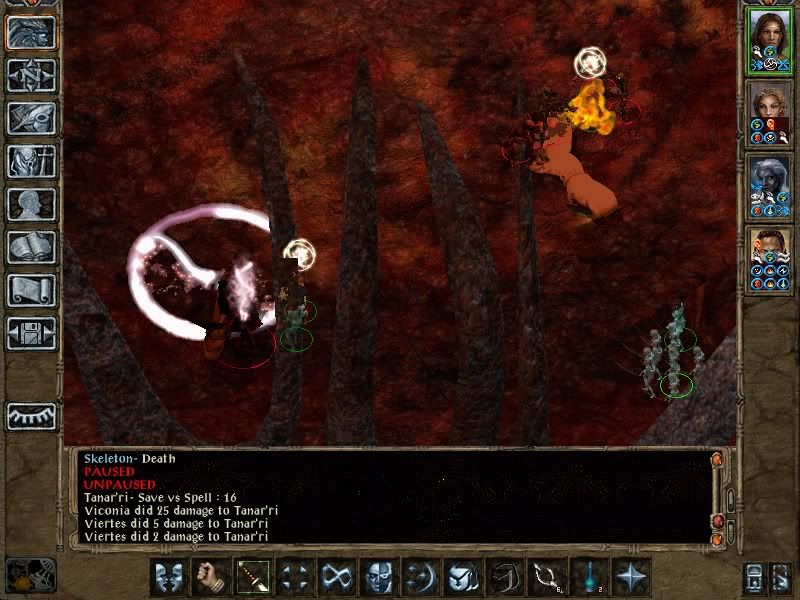Choose the white-haired drow portrait
This screenshot has width=800, height=600.
tap(770, 186)
